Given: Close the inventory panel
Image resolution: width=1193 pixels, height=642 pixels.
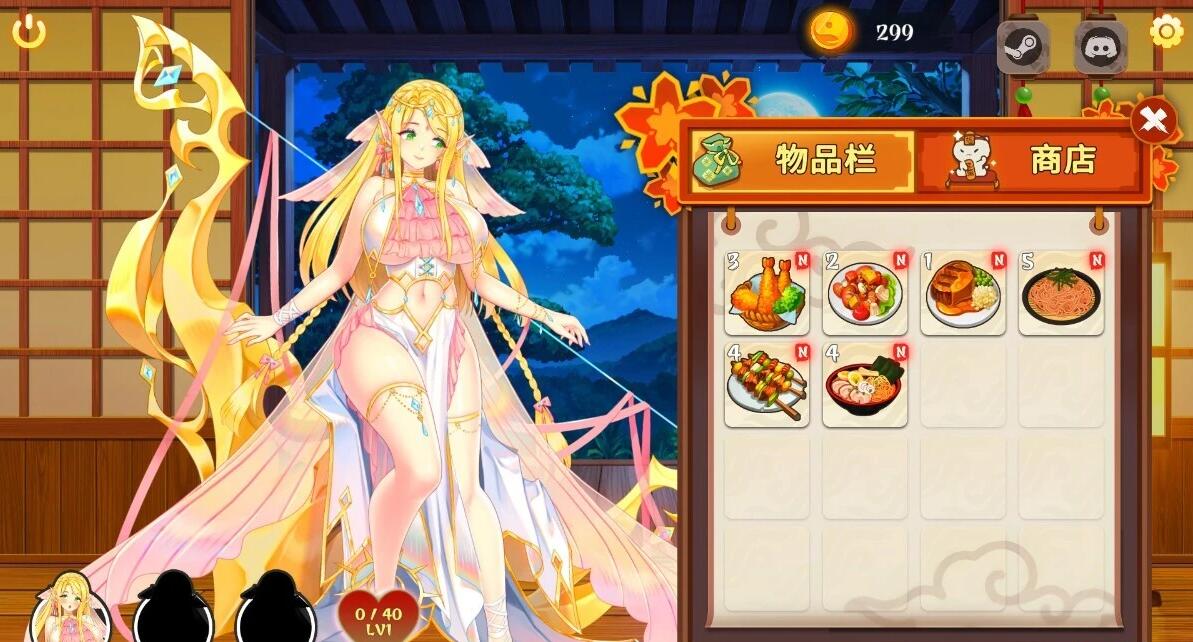Looking at the screenshot, I should point(1153,121).
